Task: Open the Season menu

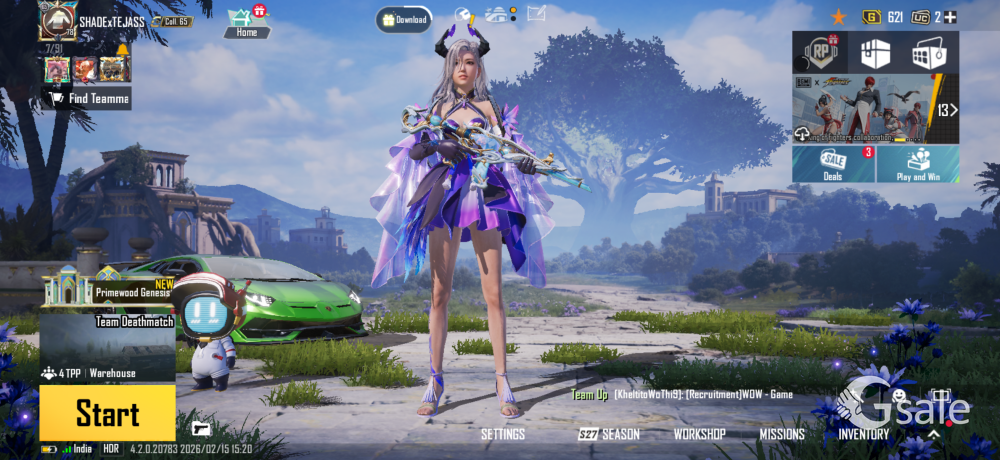Action: (x=609, y=434)
